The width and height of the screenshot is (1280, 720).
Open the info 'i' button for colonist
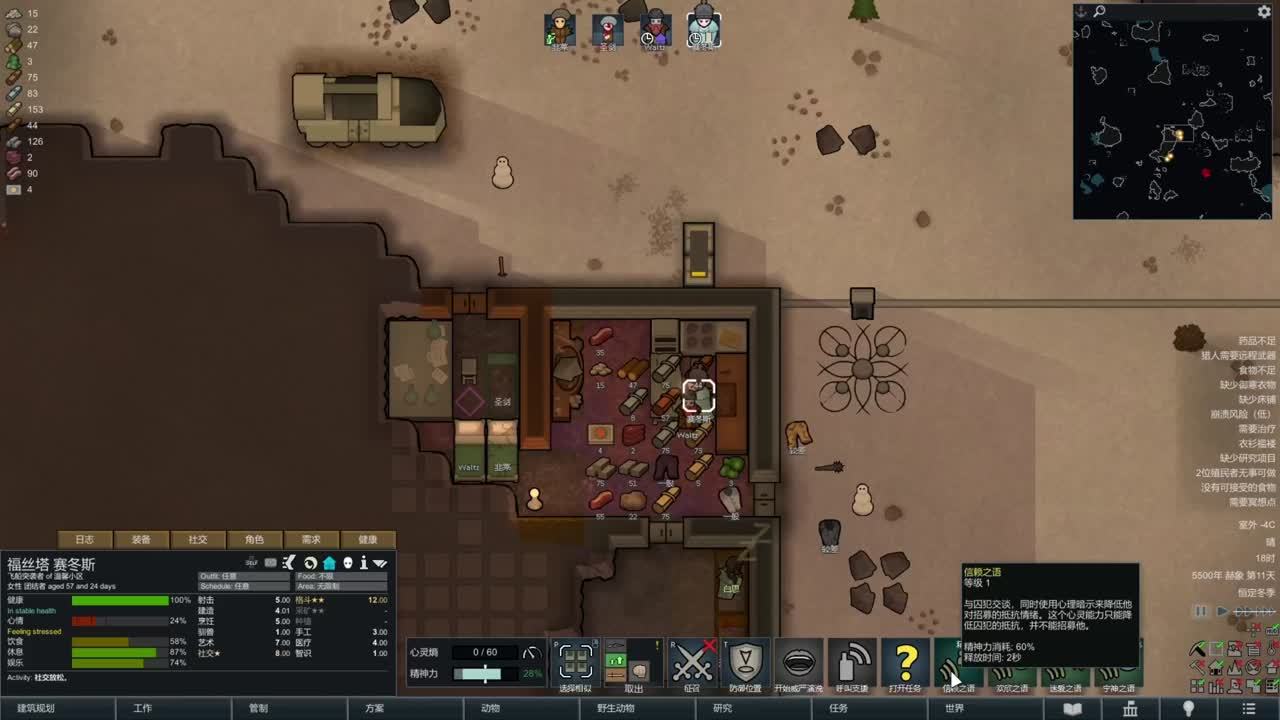(364, 563)
